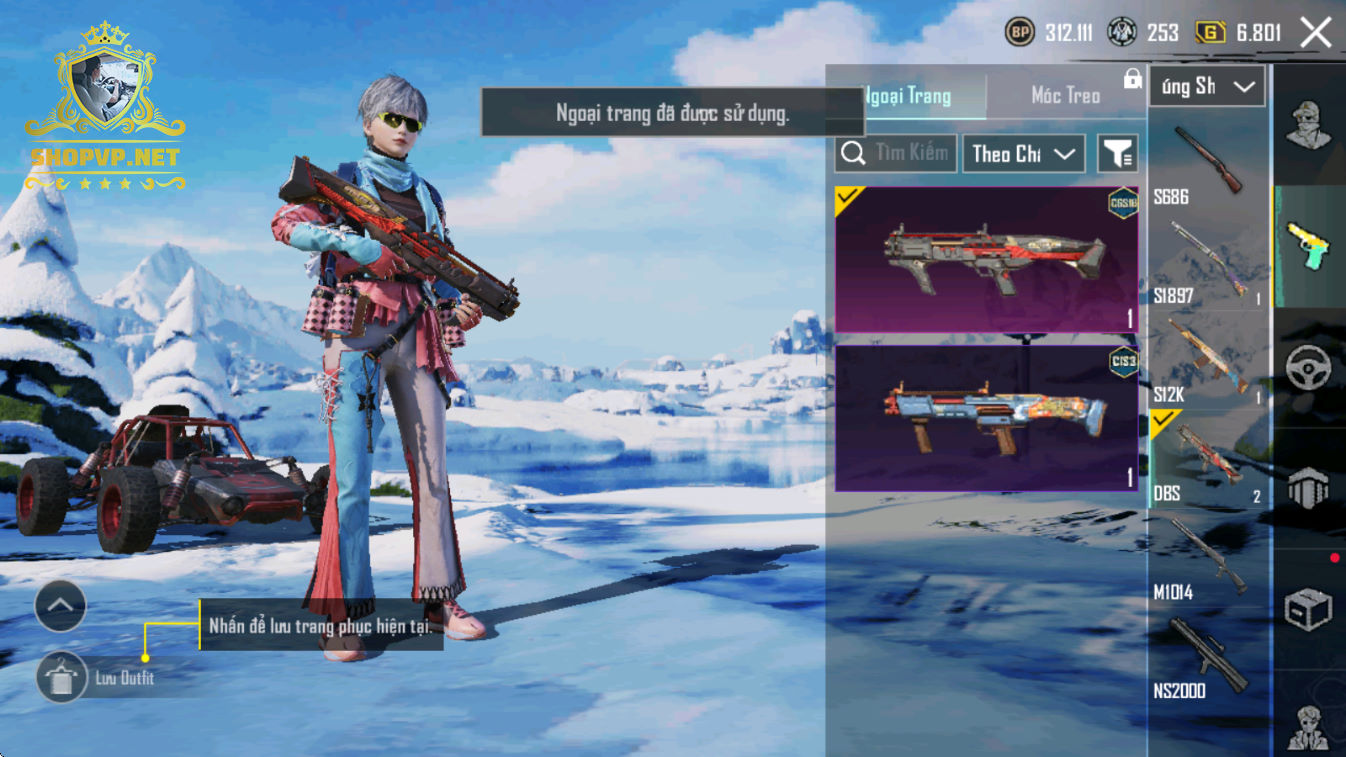Image resolution: width=1346 pixels, height=757 pixels.
Task: Open the vehicle steering wheel category
Action: (x=1308, y=368)
